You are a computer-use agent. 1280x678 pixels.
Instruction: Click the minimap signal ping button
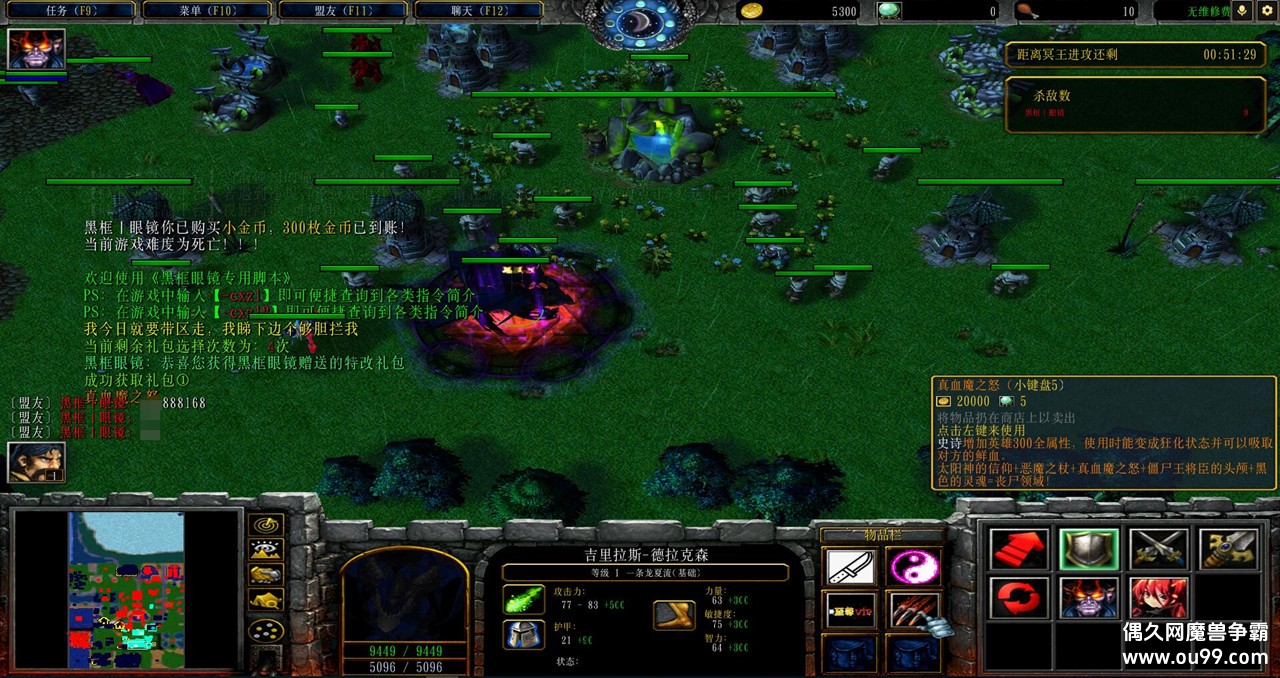[x=265, y=525]
